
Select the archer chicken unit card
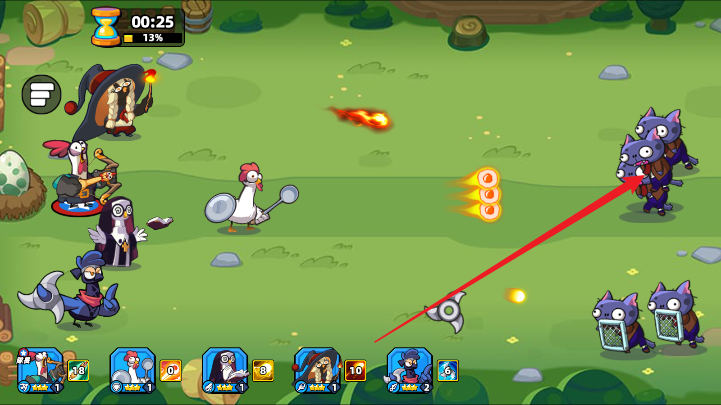point(40,369)
